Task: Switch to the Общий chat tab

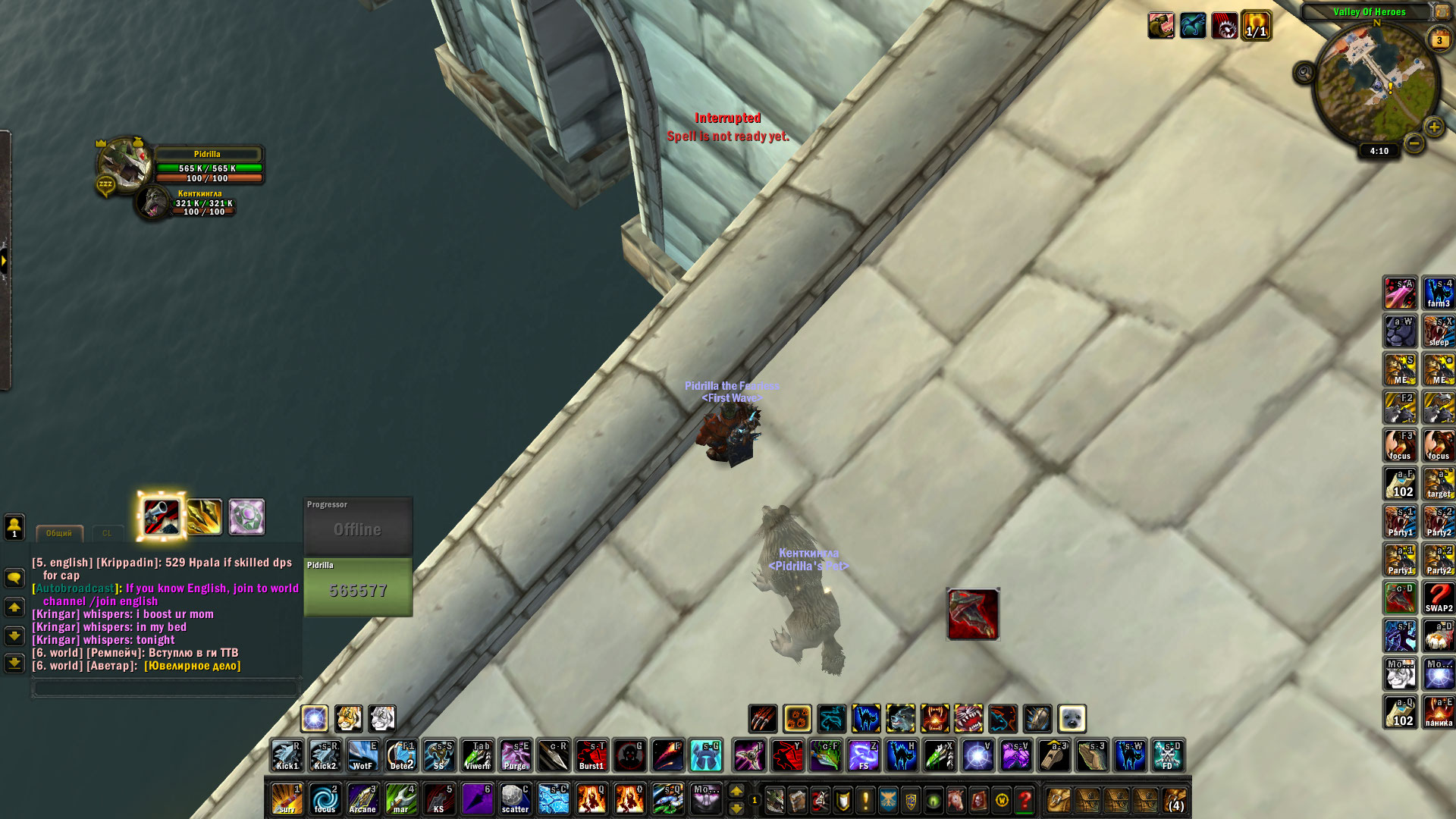Action: (x=58, y=533)
